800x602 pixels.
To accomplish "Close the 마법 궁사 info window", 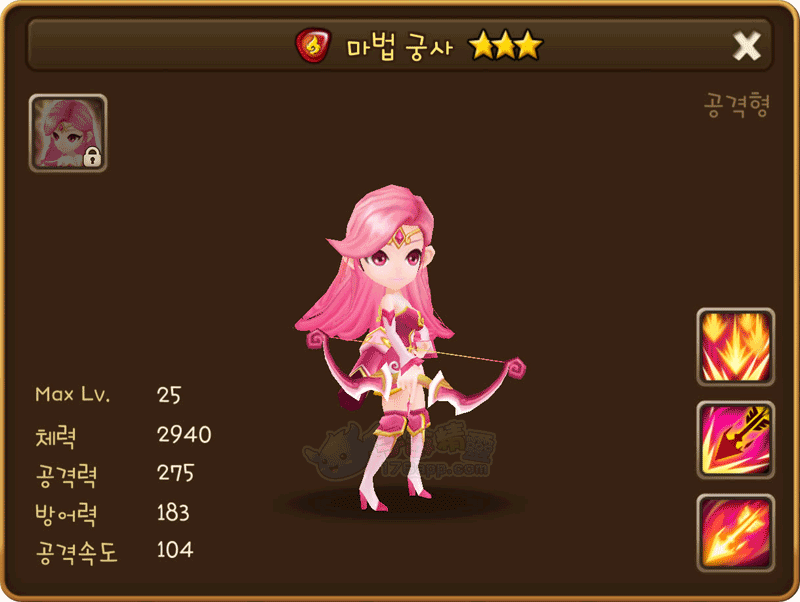I will (747, 46).
